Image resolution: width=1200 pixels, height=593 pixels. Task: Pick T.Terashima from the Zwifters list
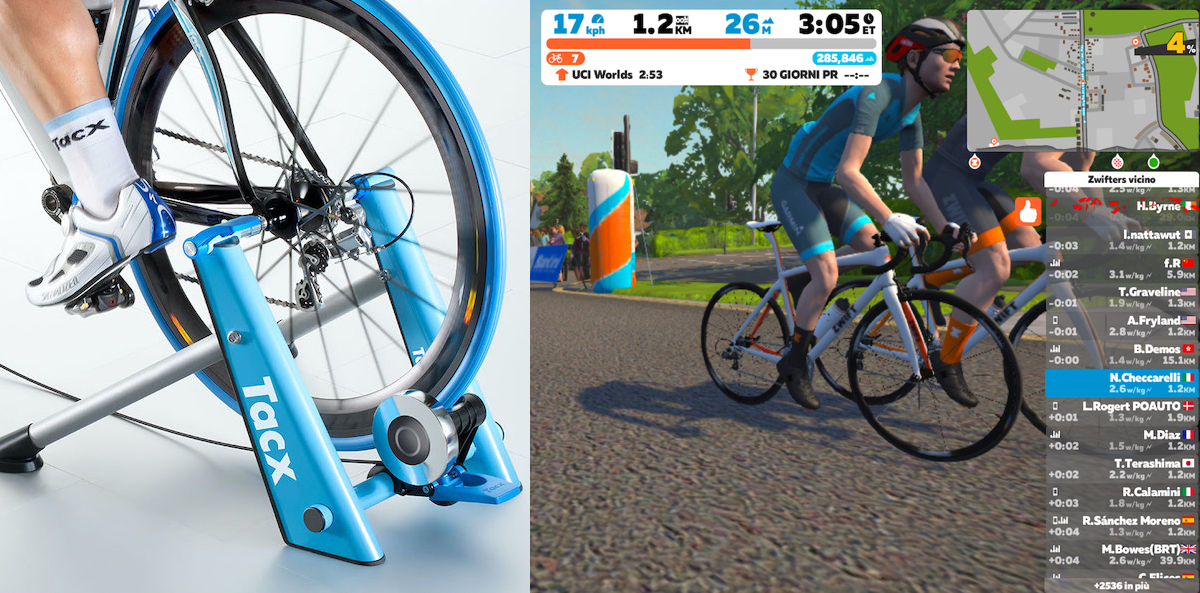pos(1121,469)
